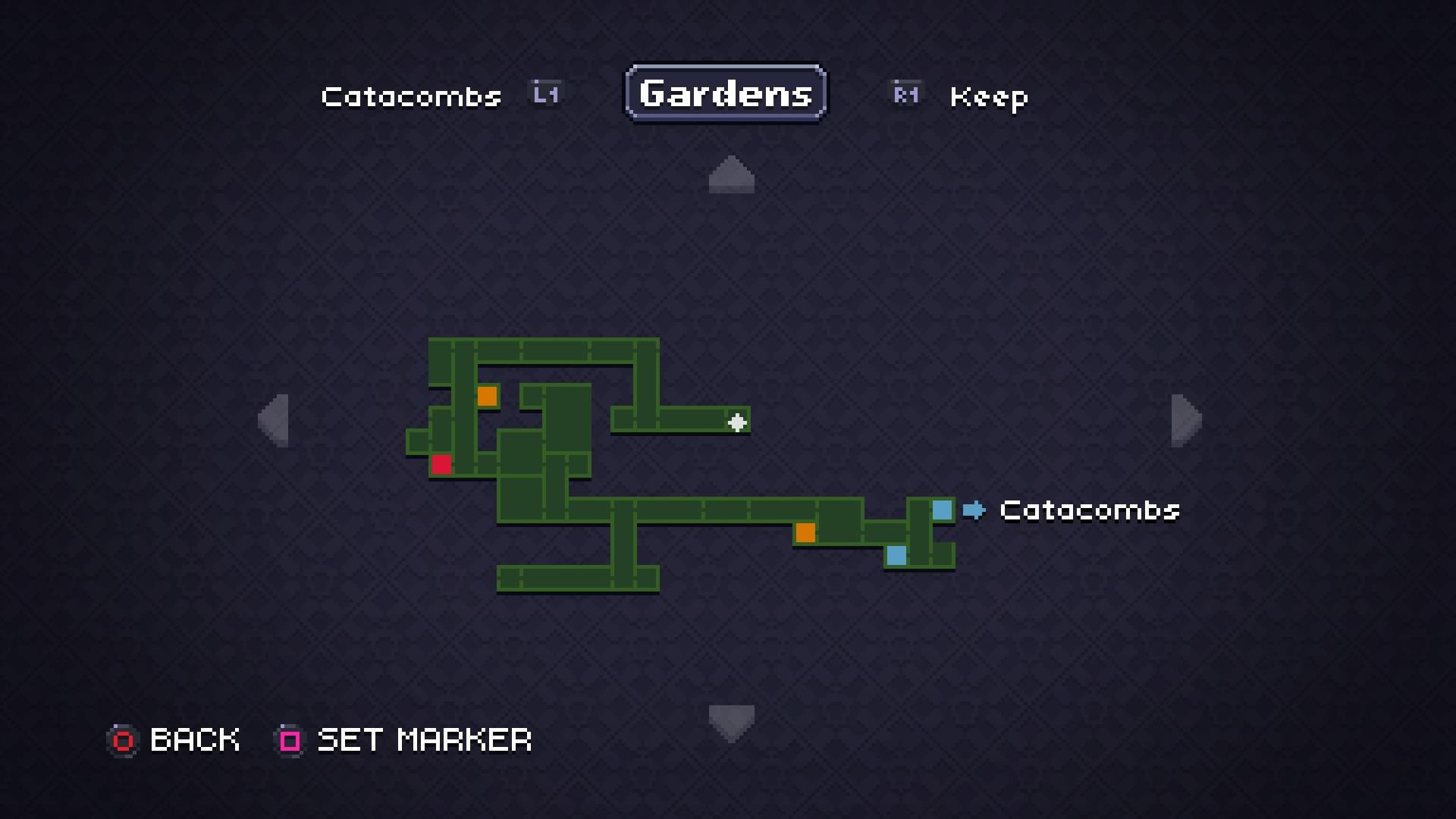Select the red room marker on the map
Screen dimensions: 1456x819
point(441,464)
